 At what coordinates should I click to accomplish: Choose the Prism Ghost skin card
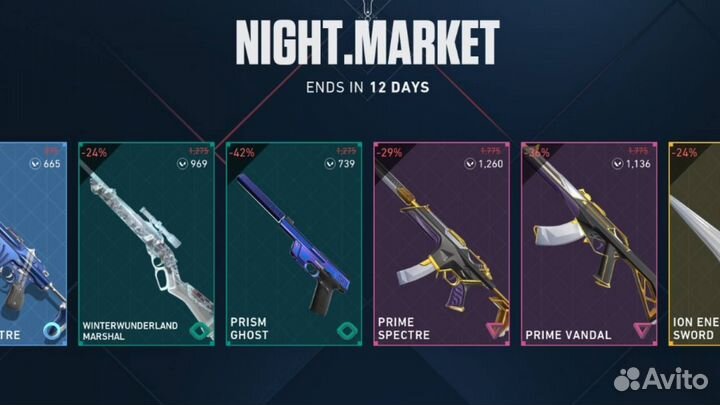coord(294,245)
